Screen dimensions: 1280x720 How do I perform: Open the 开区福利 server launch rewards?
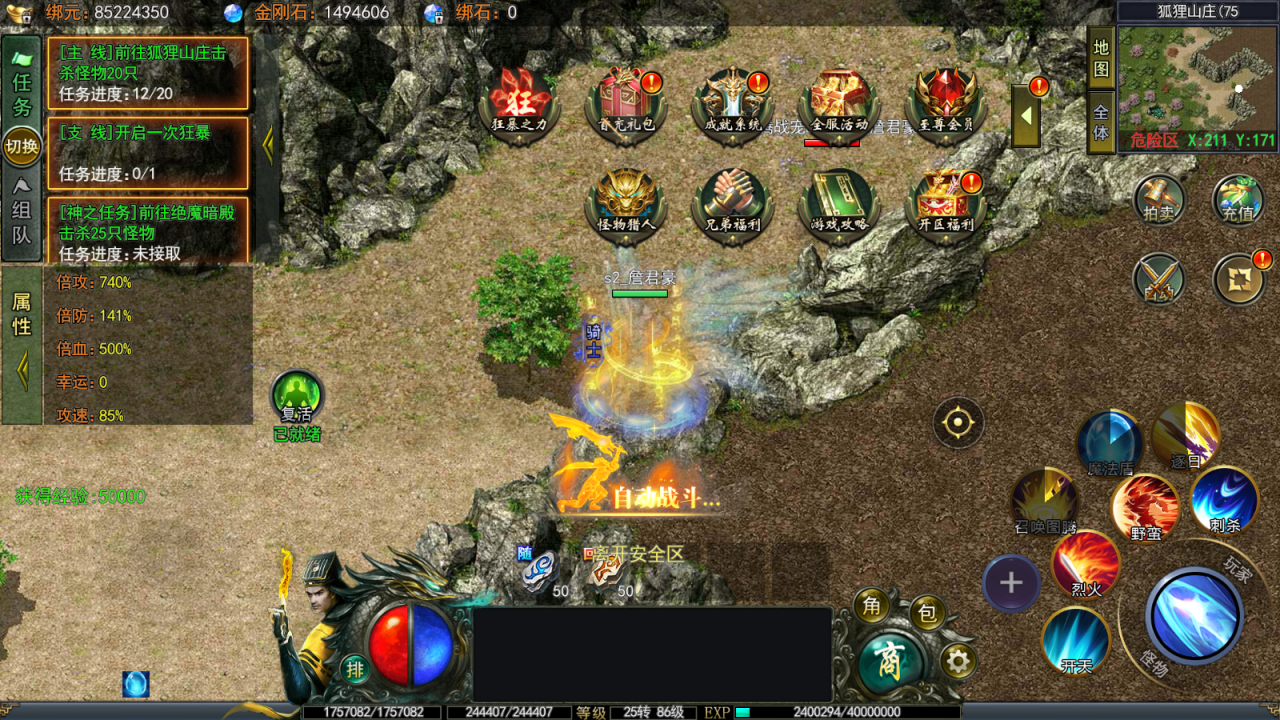[945, 202]
